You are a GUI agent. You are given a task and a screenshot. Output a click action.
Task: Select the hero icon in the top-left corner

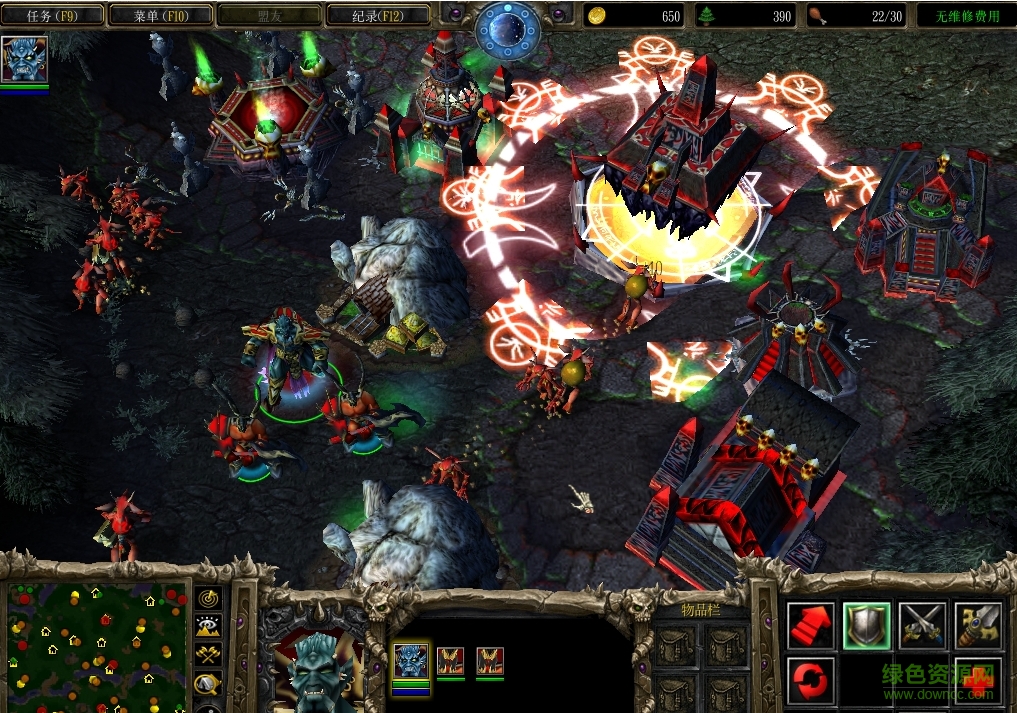24,60
